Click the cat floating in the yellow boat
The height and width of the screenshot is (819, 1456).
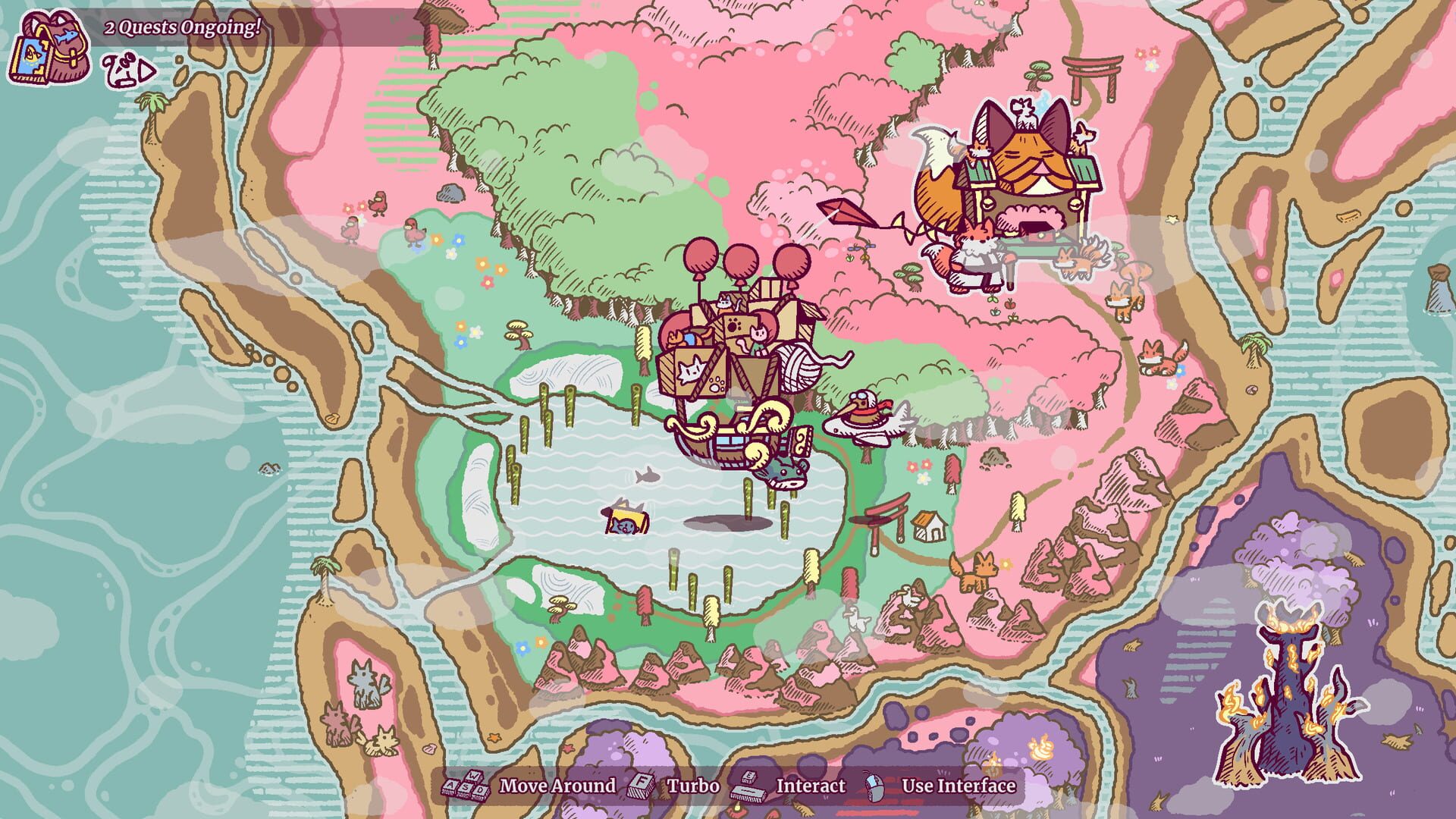[623, 519]
